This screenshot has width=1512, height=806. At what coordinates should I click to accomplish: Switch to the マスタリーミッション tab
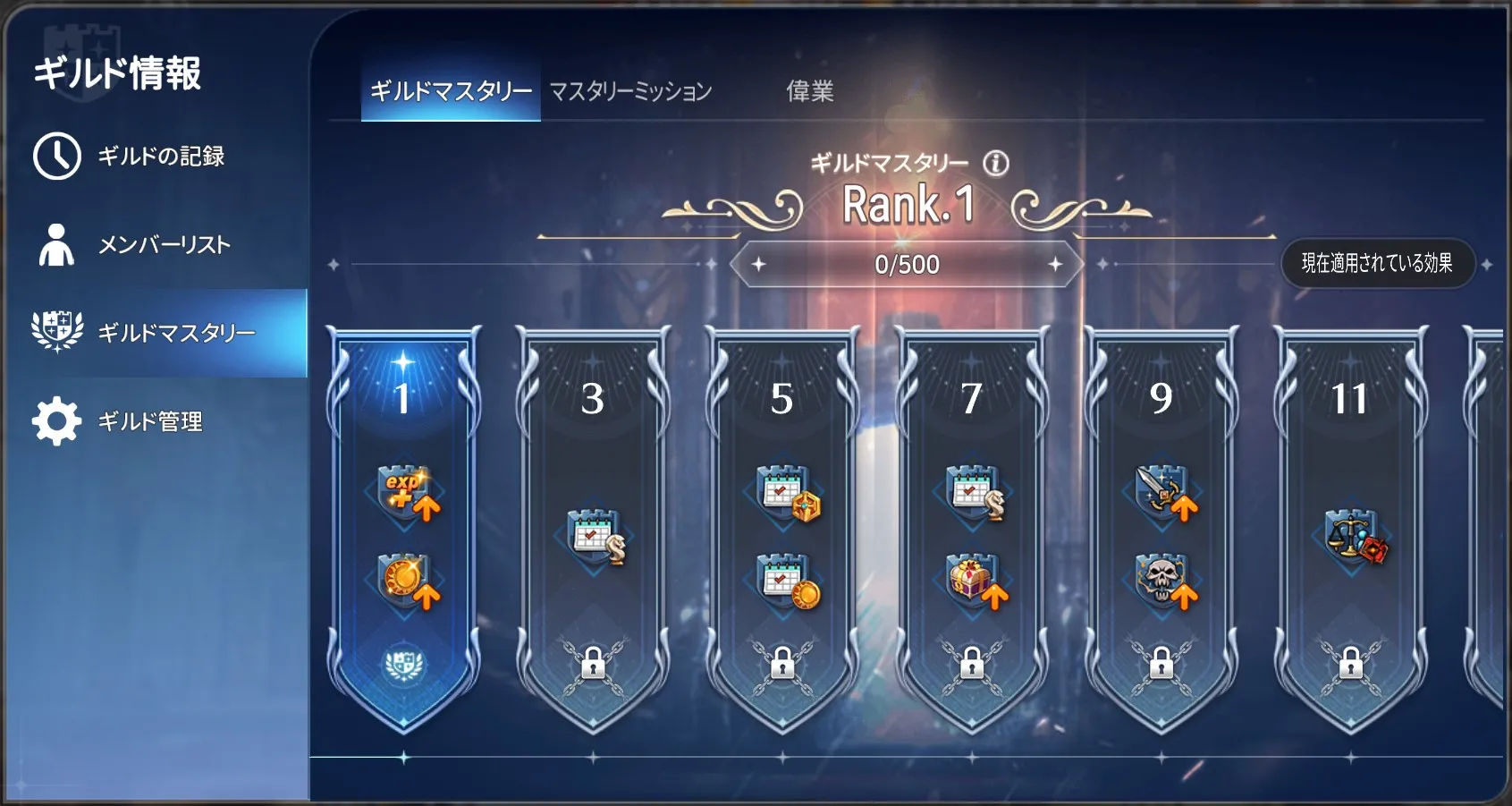(629, 89)
